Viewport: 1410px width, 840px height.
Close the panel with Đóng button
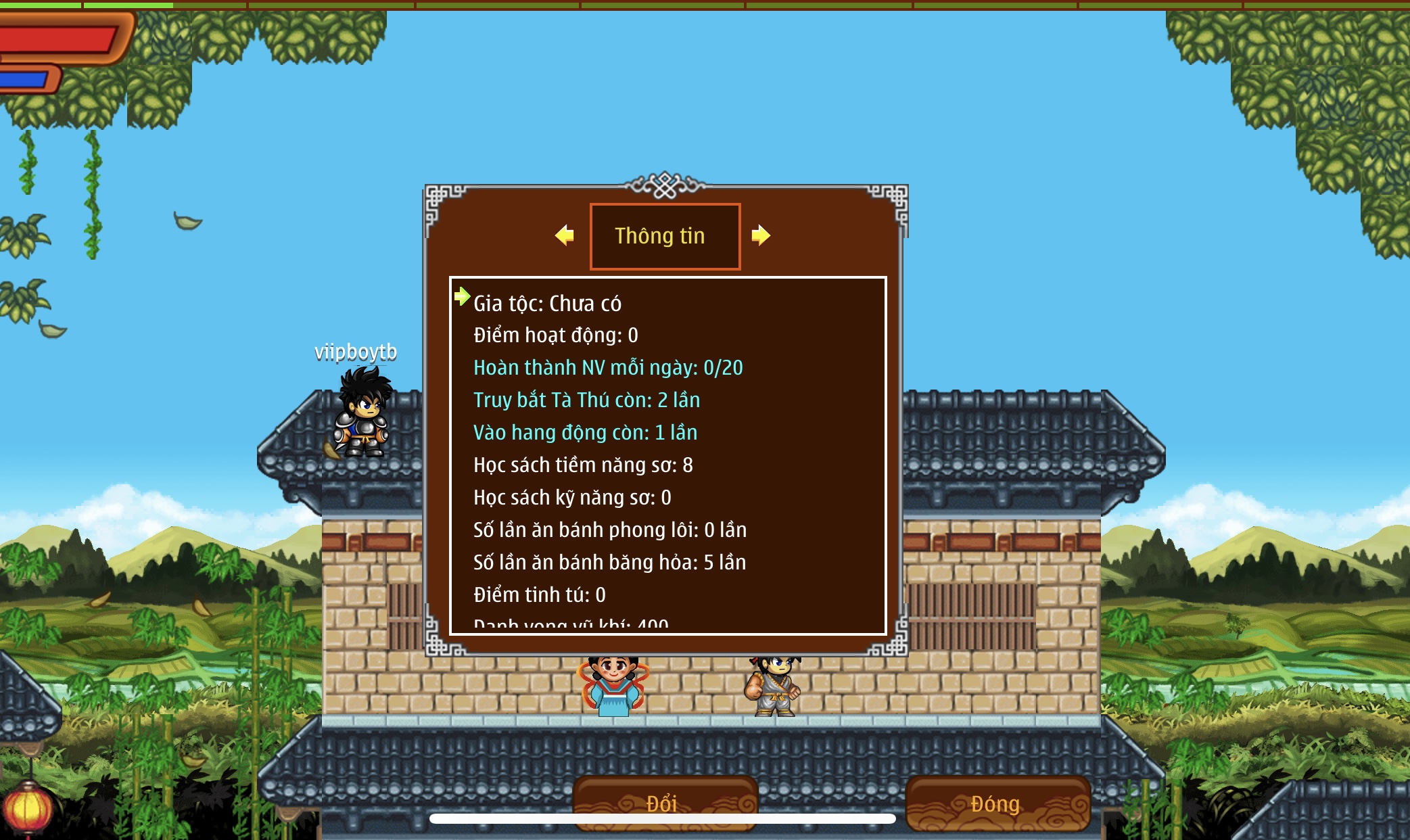(x=996, y=803)
